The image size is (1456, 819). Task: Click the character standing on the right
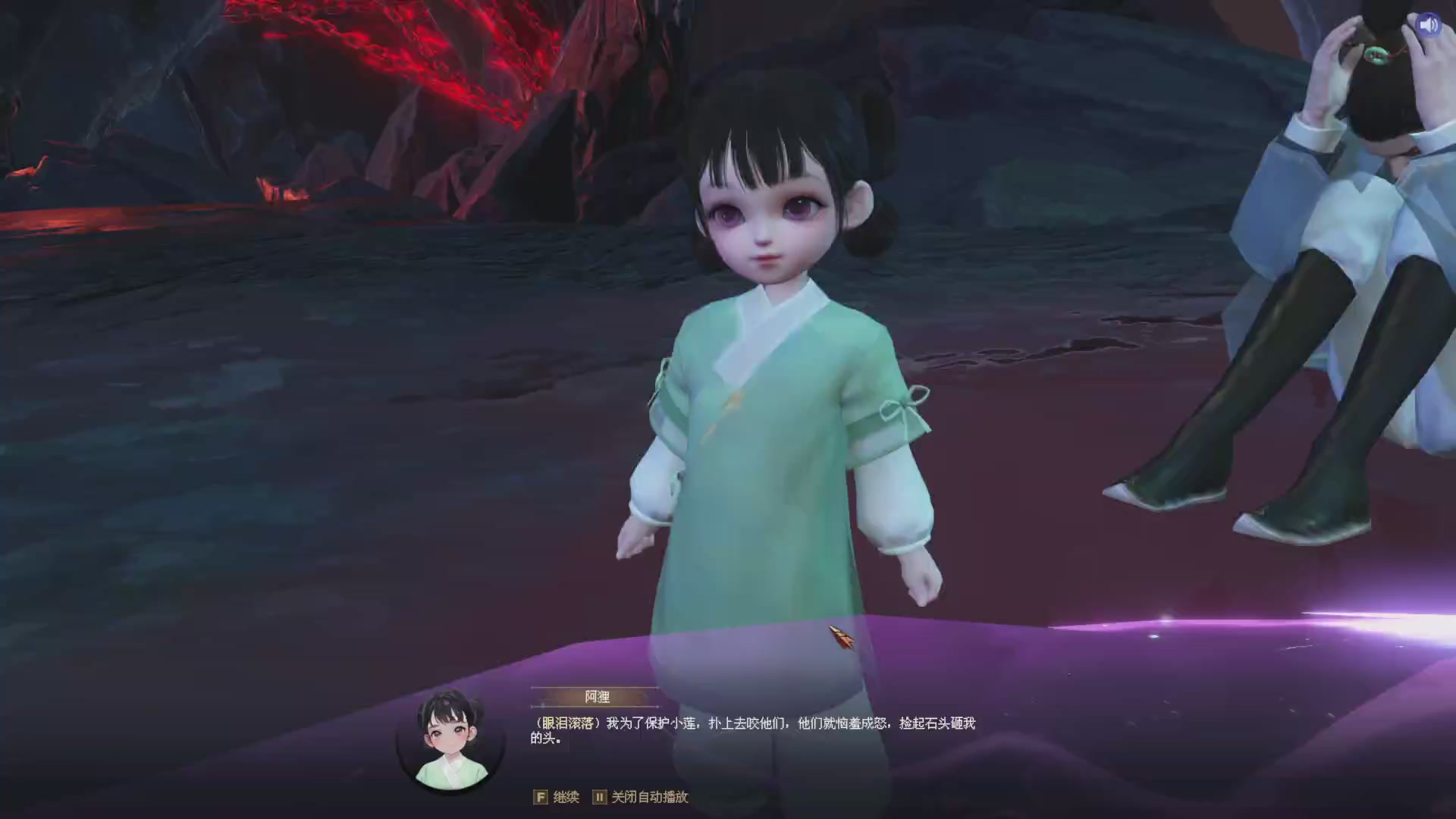tap(1365, 265)
